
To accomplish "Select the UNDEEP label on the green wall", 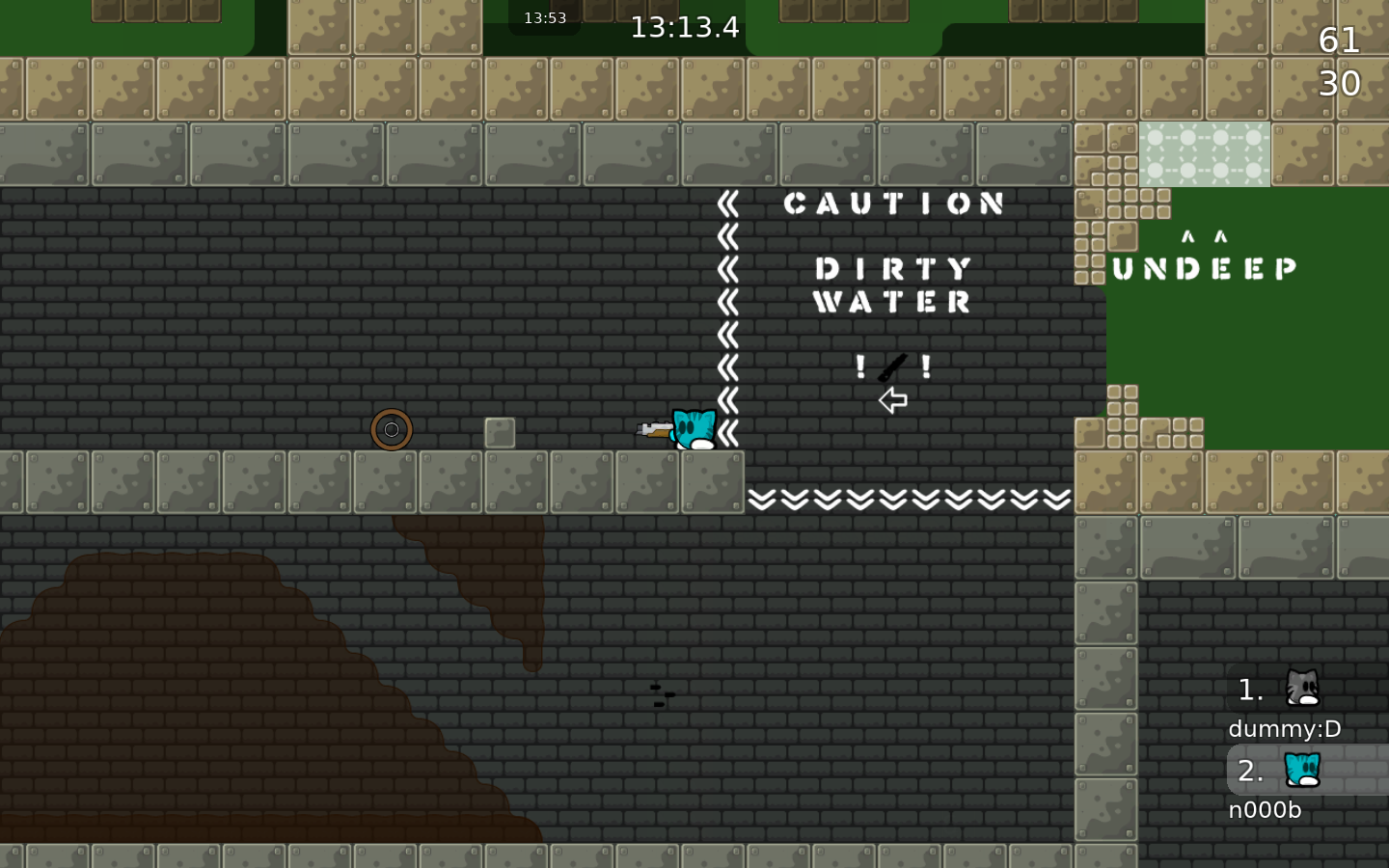I will tap(1205, 268).
